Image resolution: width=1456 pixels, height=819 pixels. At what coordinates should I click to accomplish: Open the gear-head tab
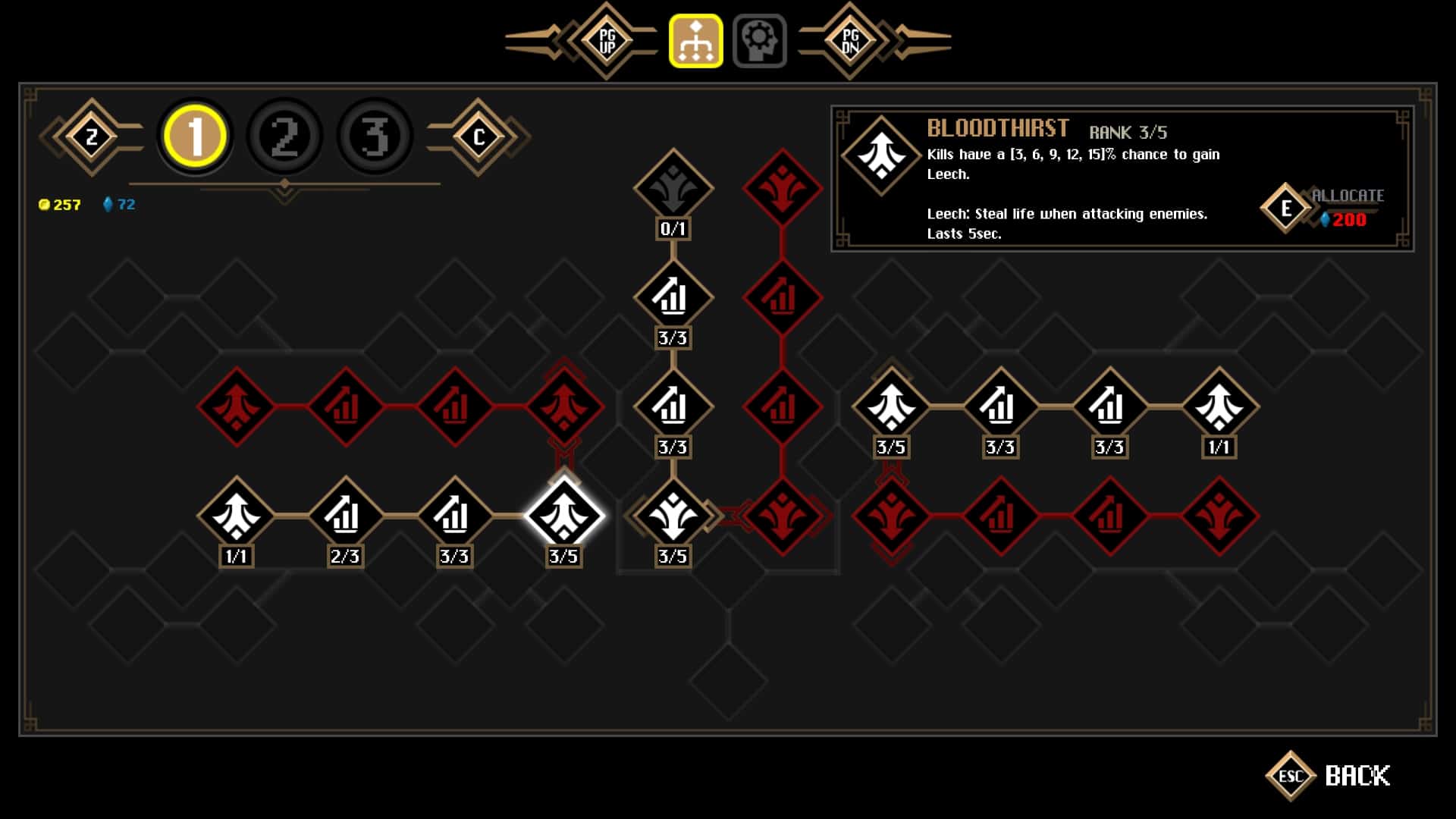tap(759, 41)
